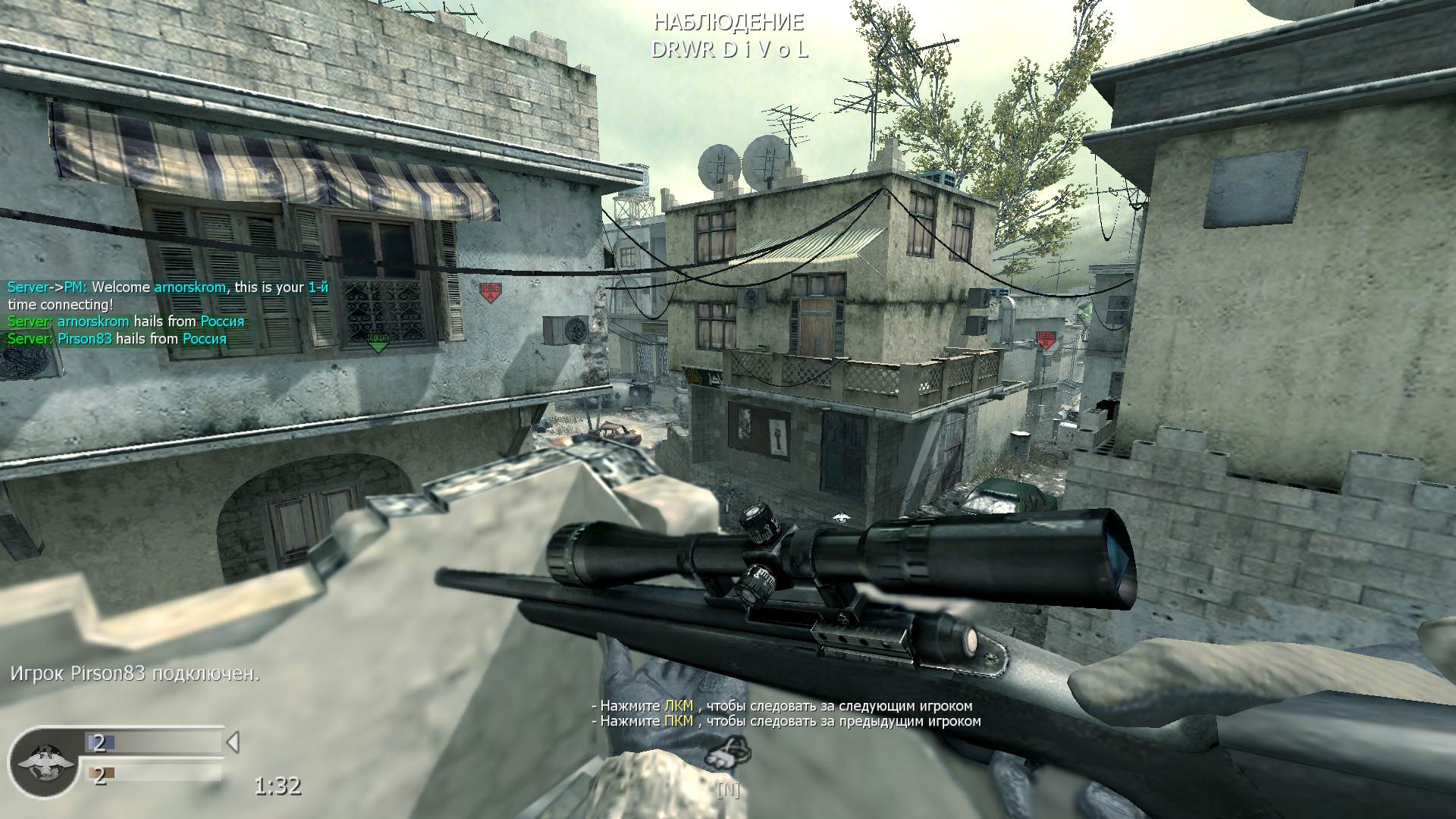Click the ЛКМ key prompt highlight

(x=678, y=704)
